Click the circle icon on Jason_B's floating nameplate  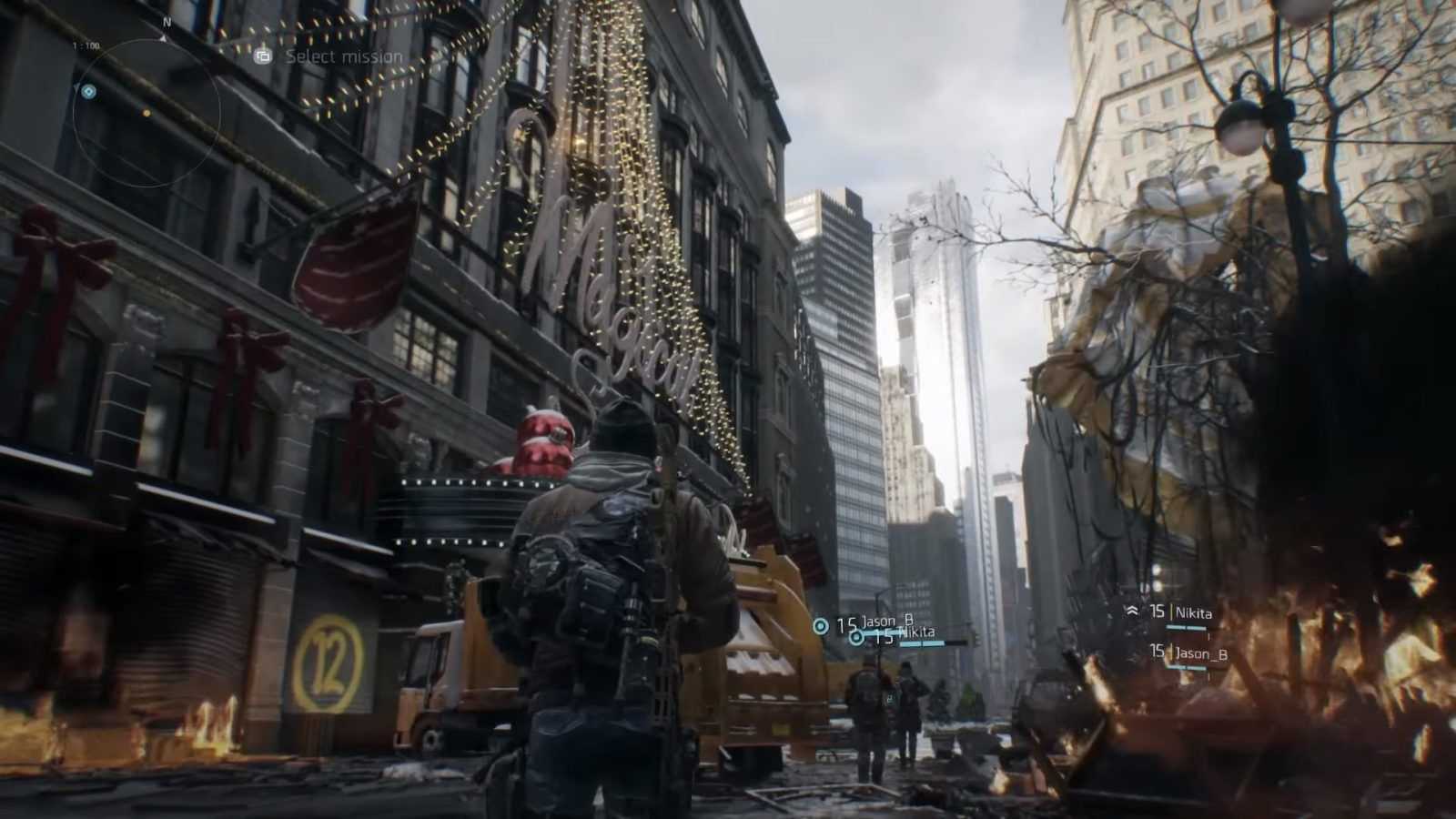[x=821, y=625]
